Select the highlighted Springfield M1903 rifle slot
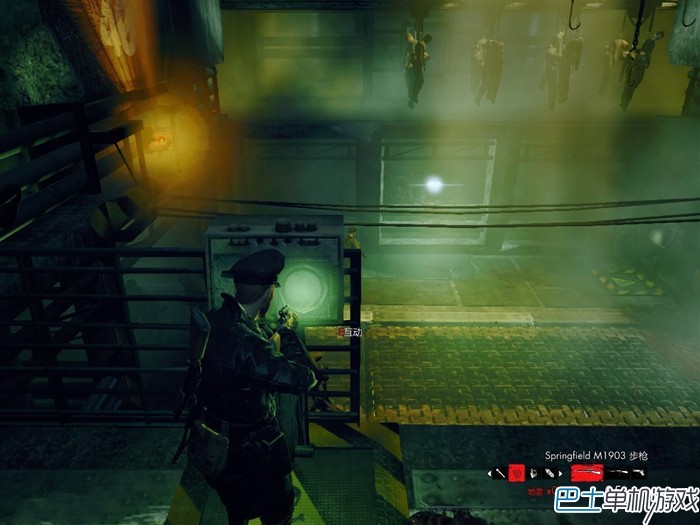Viewport: 700px width, 525px height. click(587, 473)
